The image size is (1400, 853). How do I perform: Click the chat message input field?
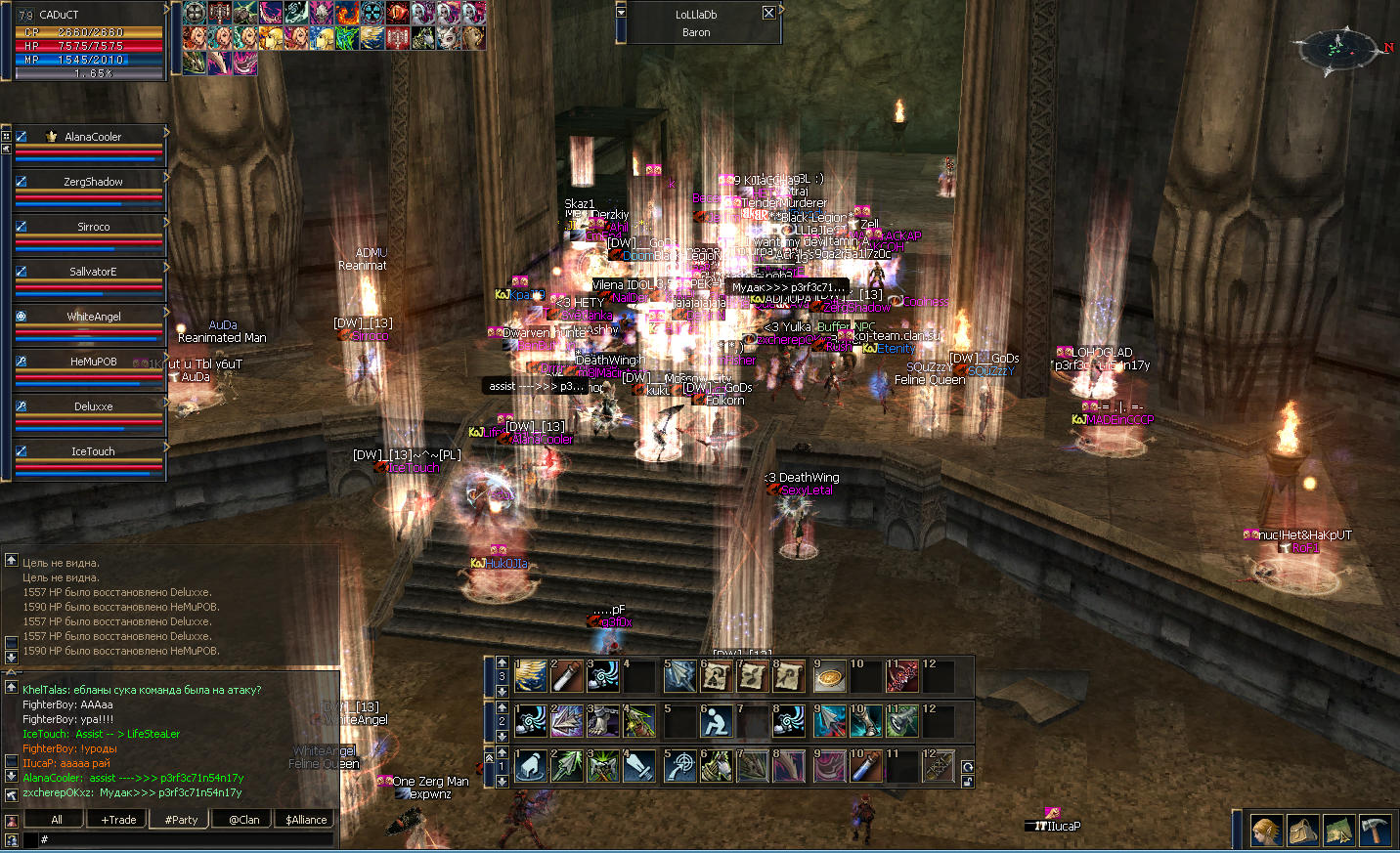pyautogui.click(x=186, y=839)
